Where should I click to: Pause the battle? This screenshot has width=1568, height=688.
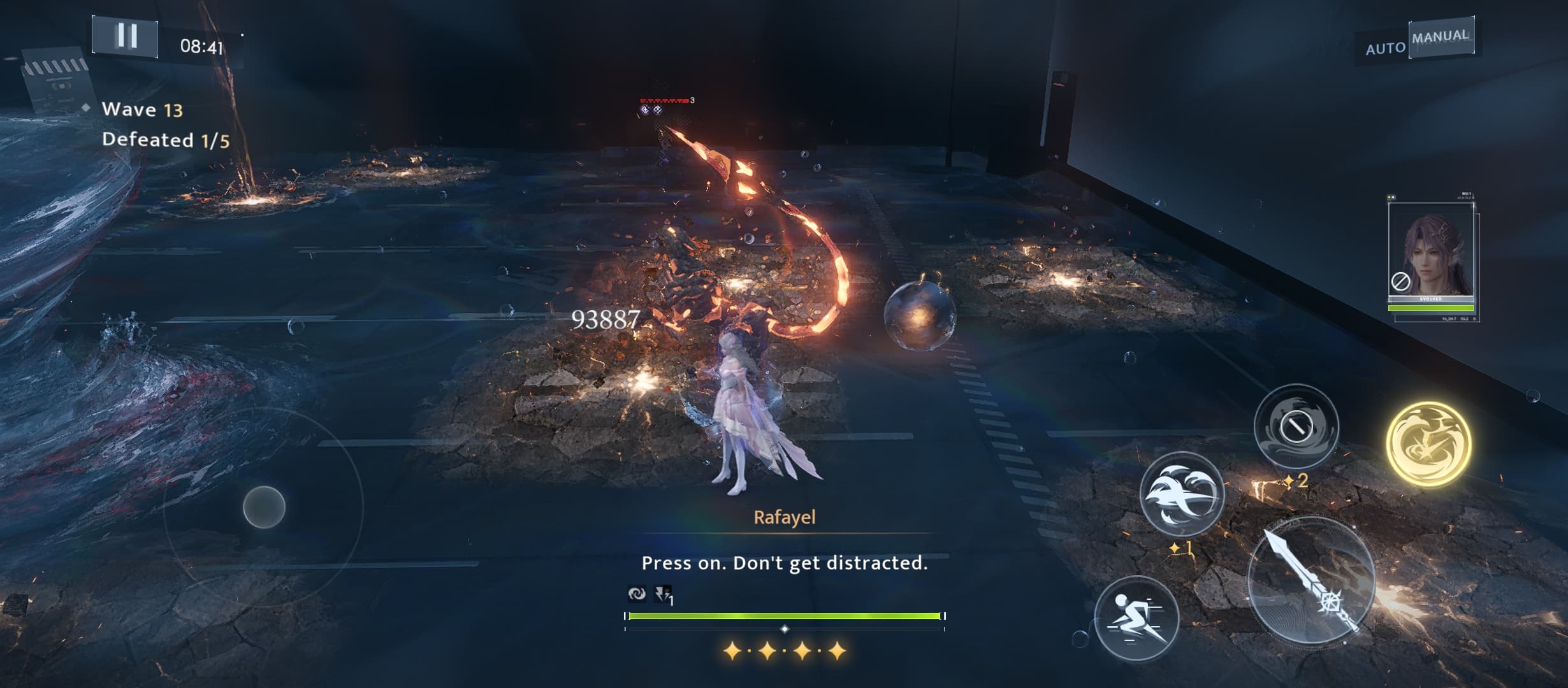(x=126, y=37)
